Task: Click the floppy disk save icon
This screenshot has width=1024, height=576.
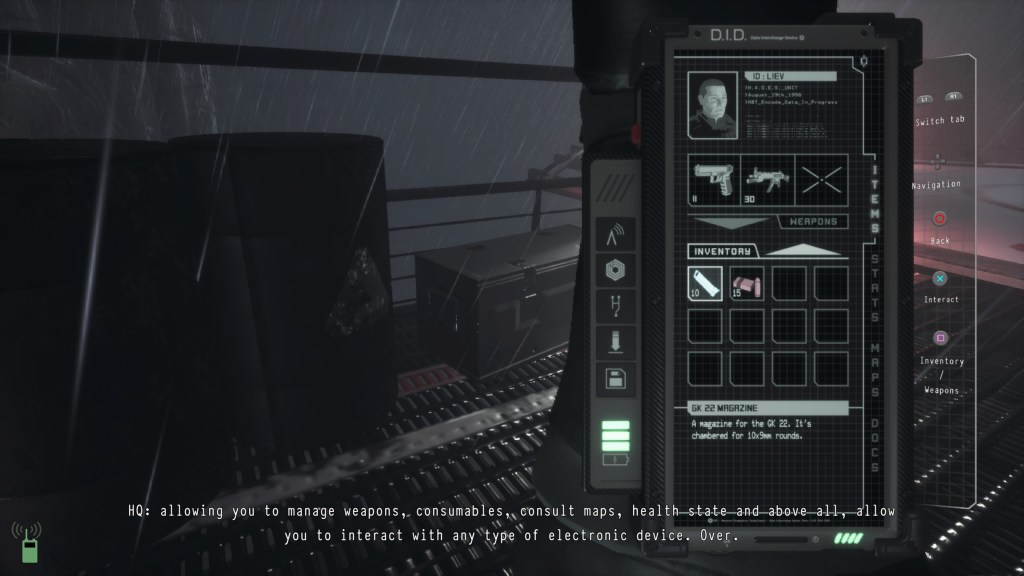Action: click(614, 379)
